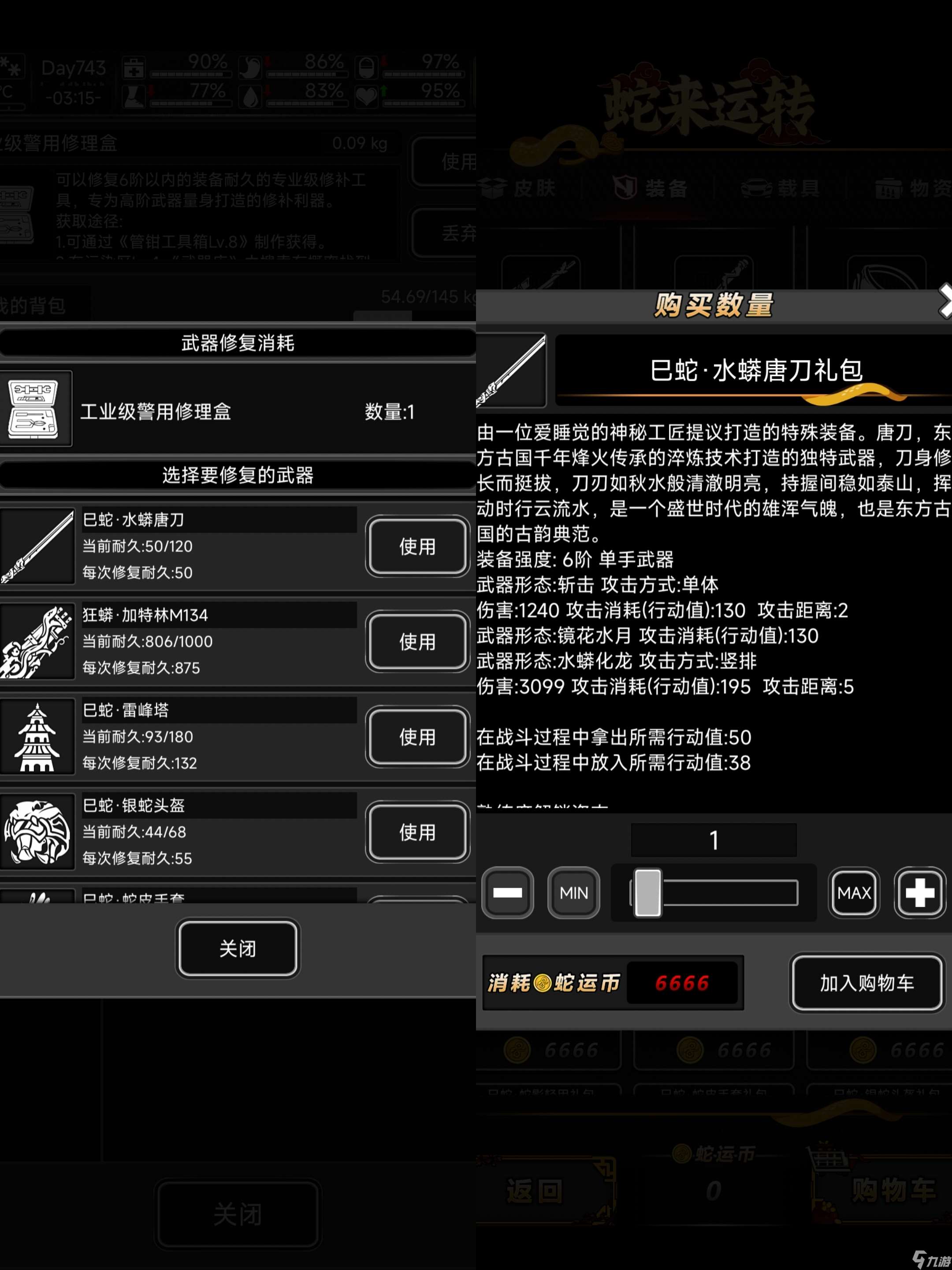This screenshot has width=952, height=1270.
Task: Click the quantity input showing 1
Action: (x=713, y=840)
